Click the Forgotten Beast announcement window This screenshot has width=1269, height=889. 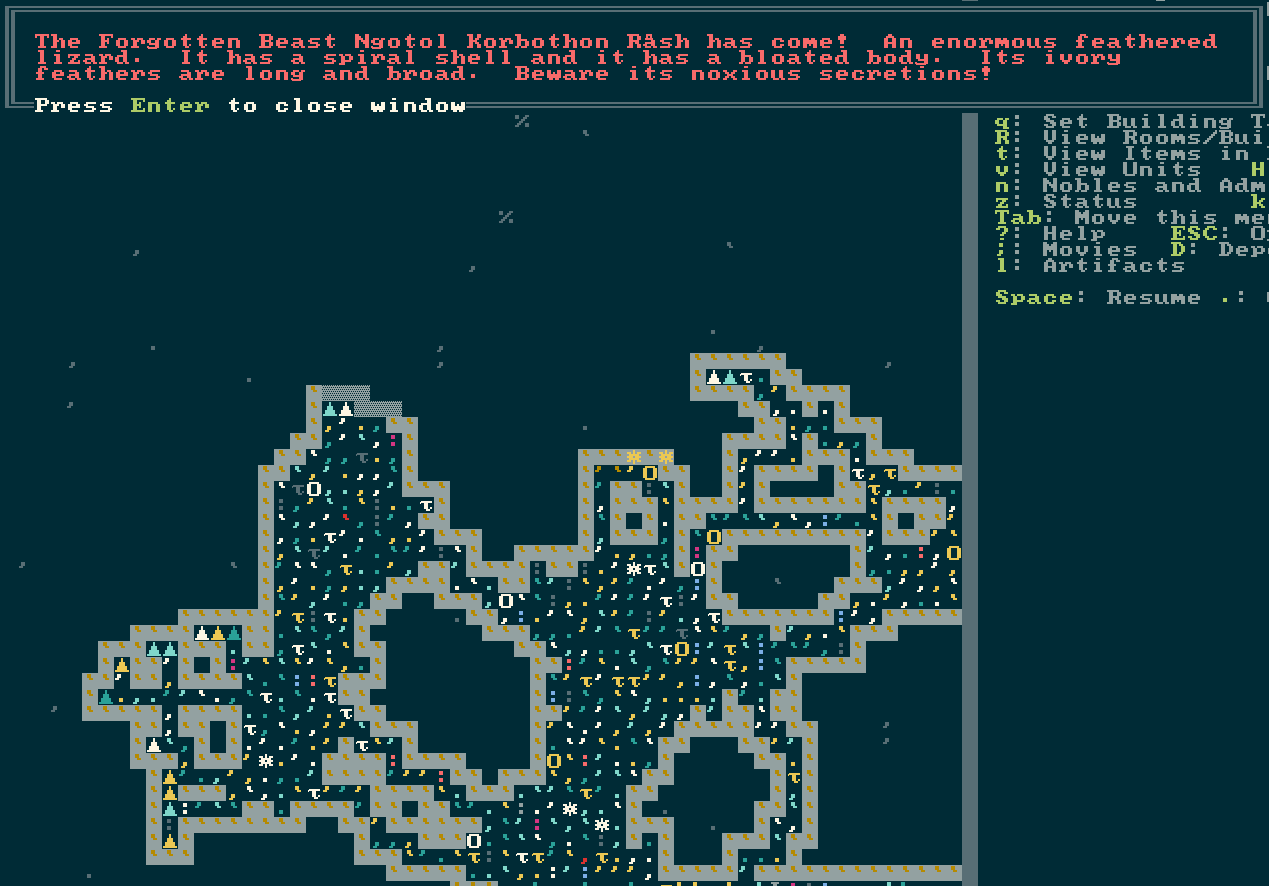(x=632, y=58)
